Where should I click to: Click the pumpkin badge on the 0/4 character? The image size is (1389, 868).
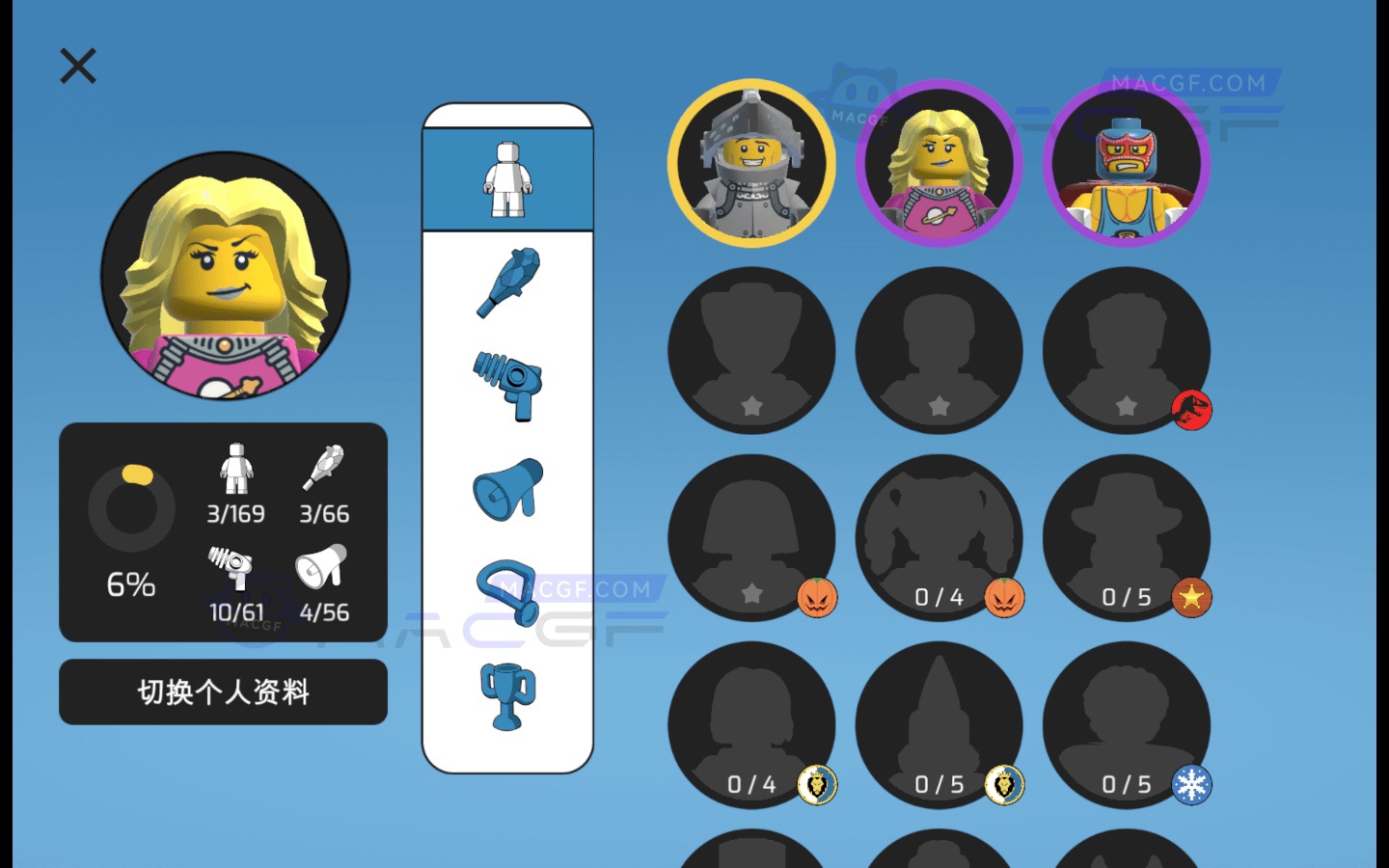tap(1005, 597)
